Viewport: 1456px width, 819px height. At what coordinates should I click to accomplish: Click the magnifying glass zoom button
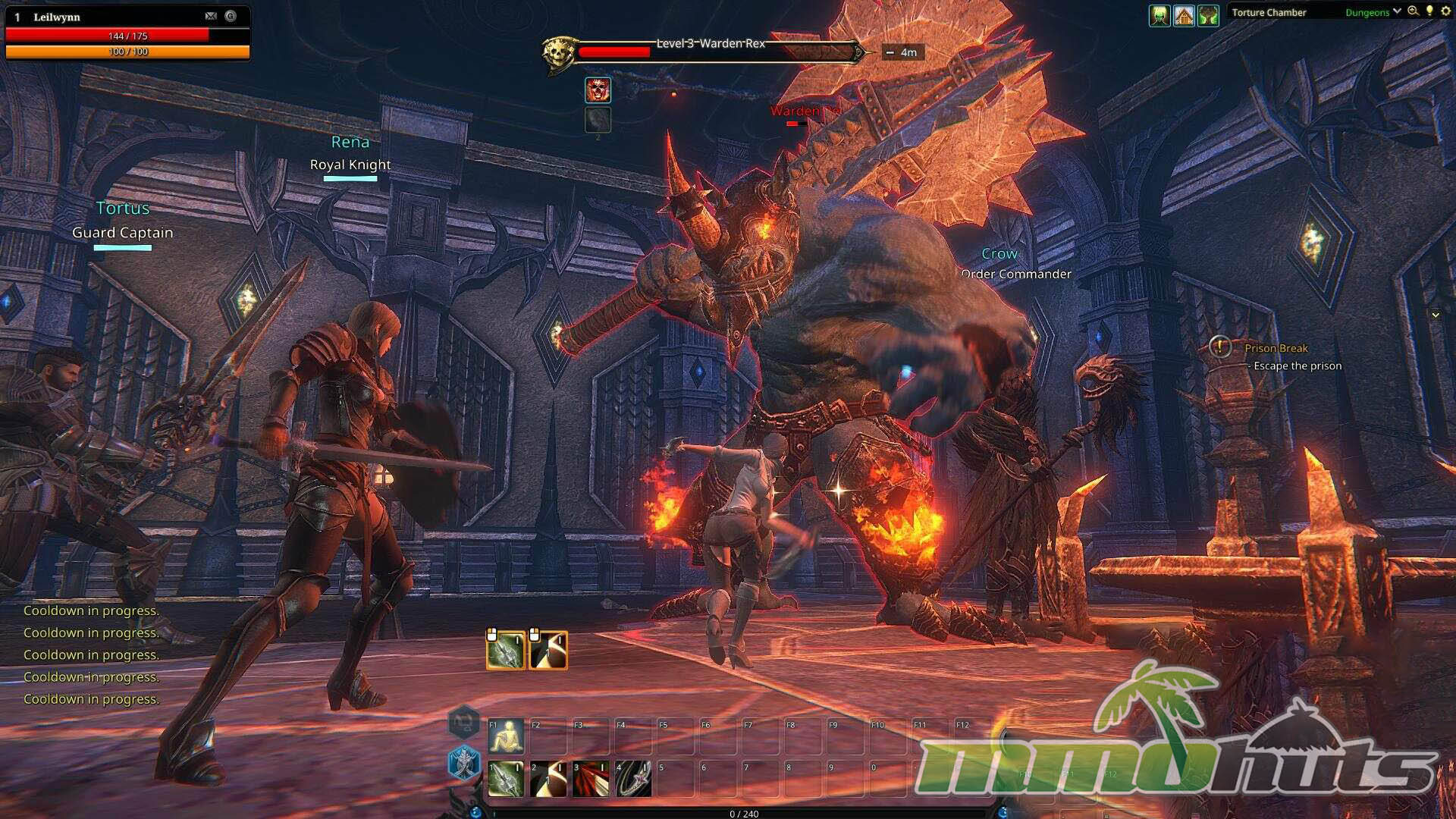[1413, 11]
